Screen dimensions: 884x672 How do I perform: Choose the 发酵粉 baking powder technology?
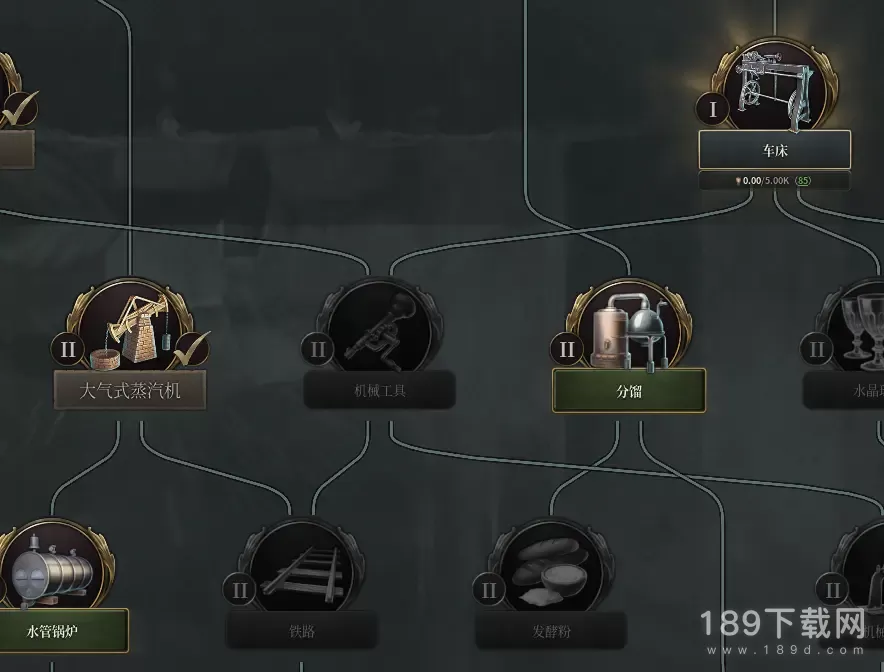pos(550,630)
